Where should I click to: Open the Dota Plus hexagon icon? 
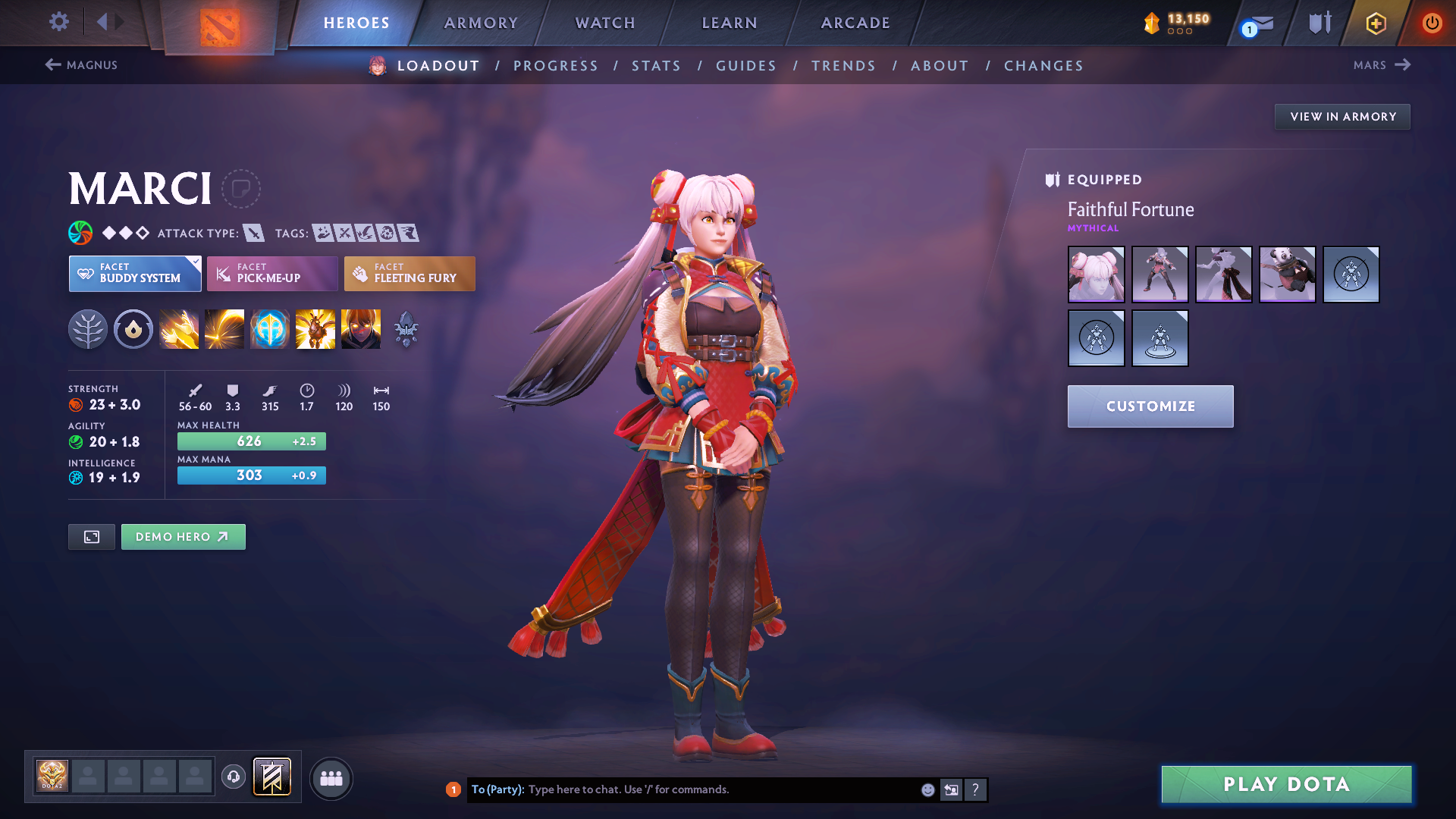point(1375,23)
